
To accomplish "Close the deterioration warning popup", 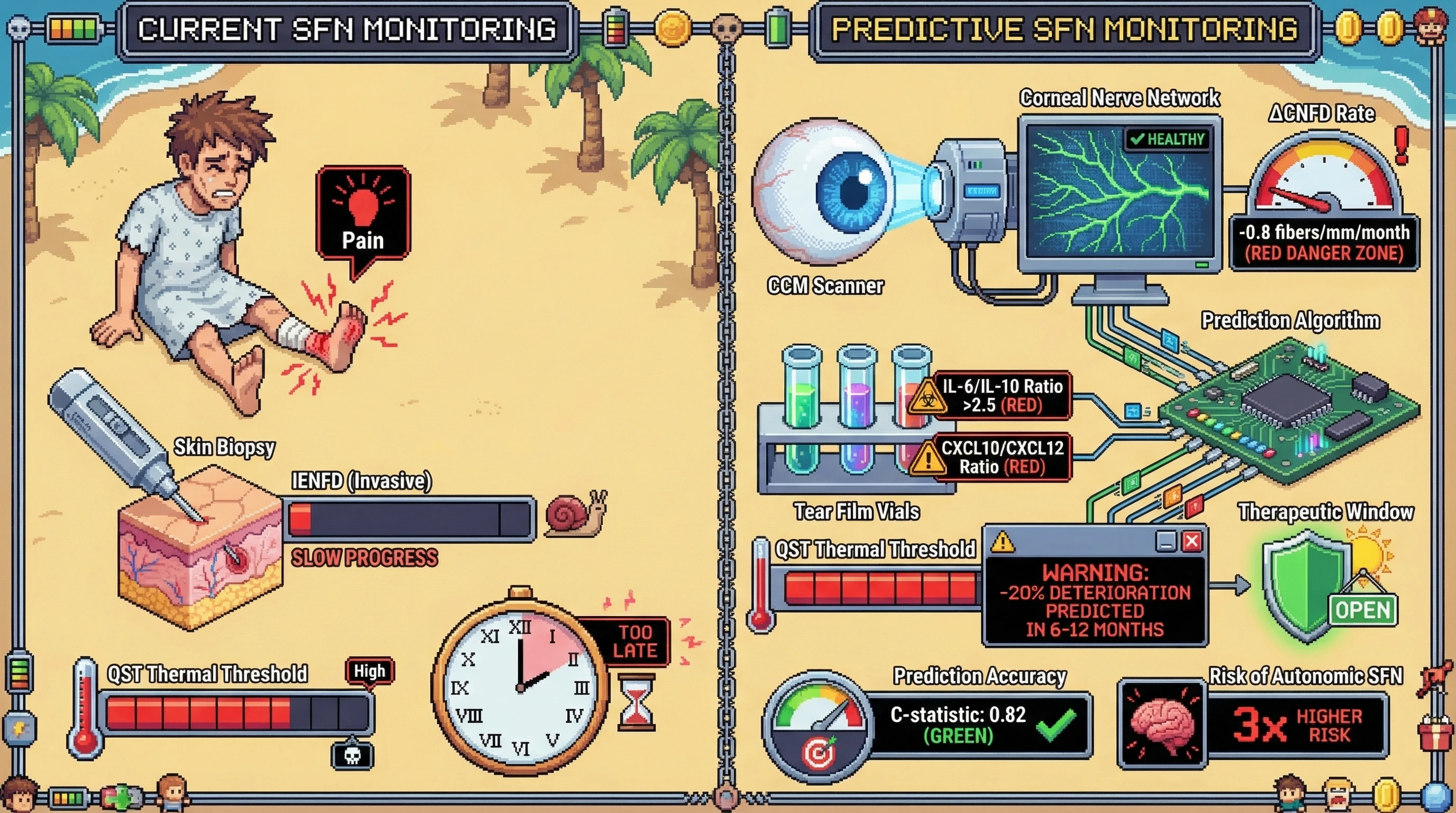I will [1192, 541].
